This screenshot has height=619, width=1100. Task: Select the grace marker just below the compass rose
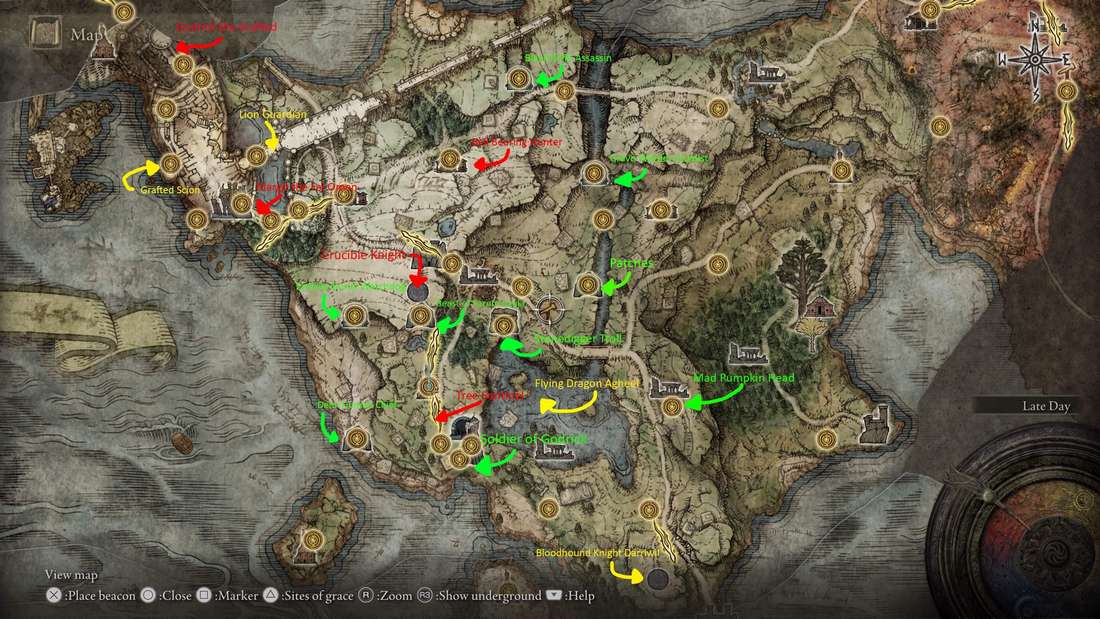1067,91
